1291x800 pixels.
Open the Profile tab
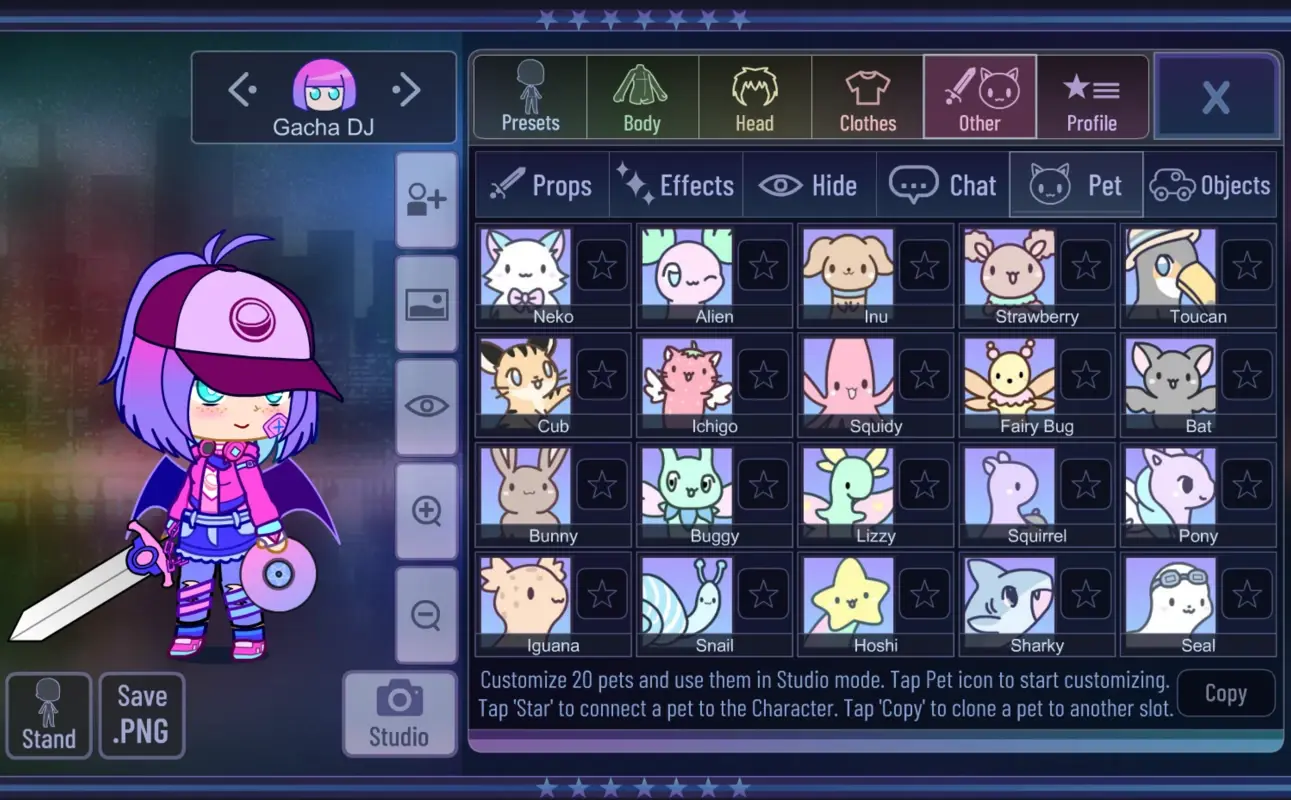click(1092, 96)
